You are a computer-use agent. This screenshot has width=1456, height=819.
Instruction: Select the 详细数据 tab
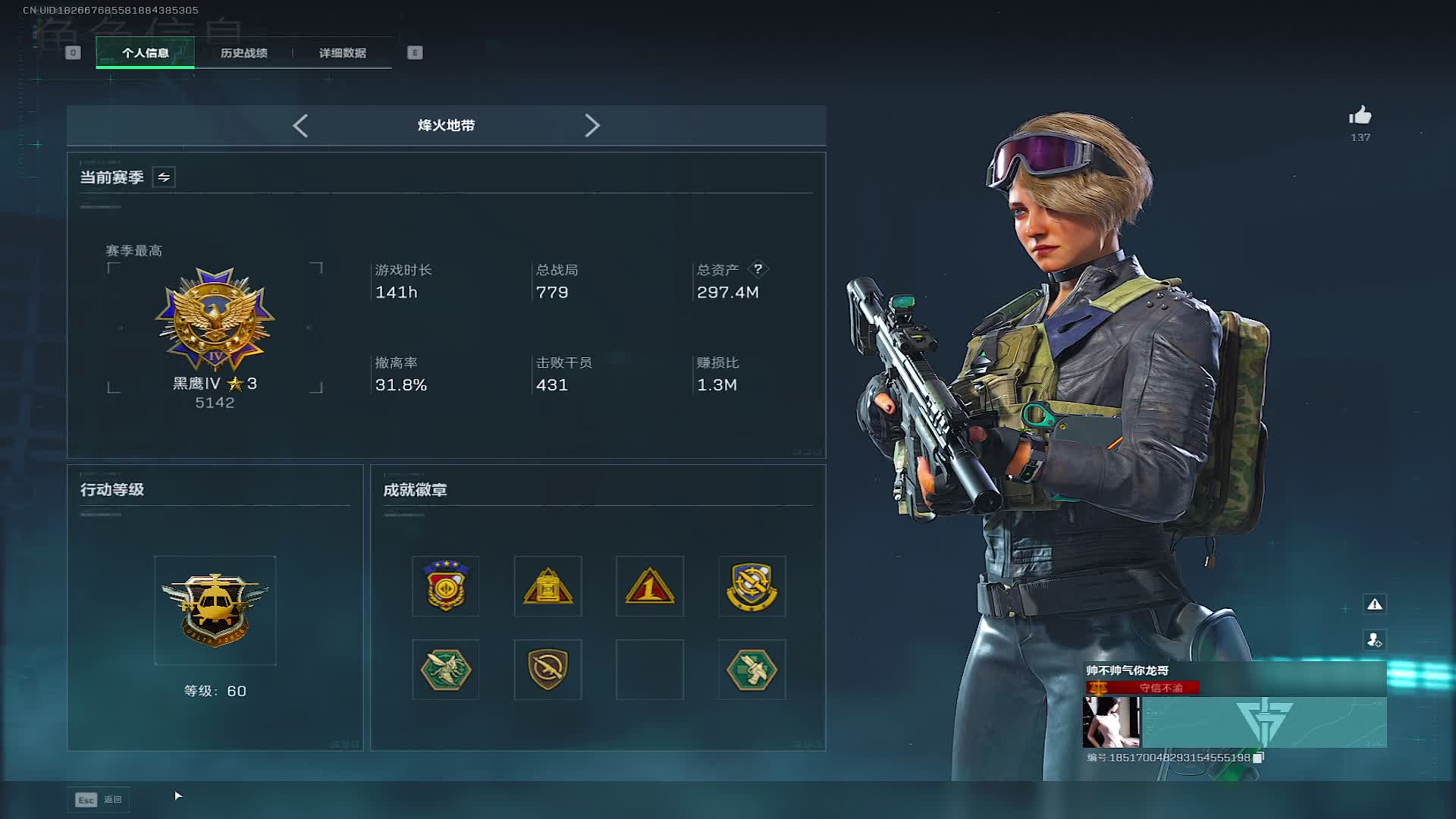click(x=342, y=53)
